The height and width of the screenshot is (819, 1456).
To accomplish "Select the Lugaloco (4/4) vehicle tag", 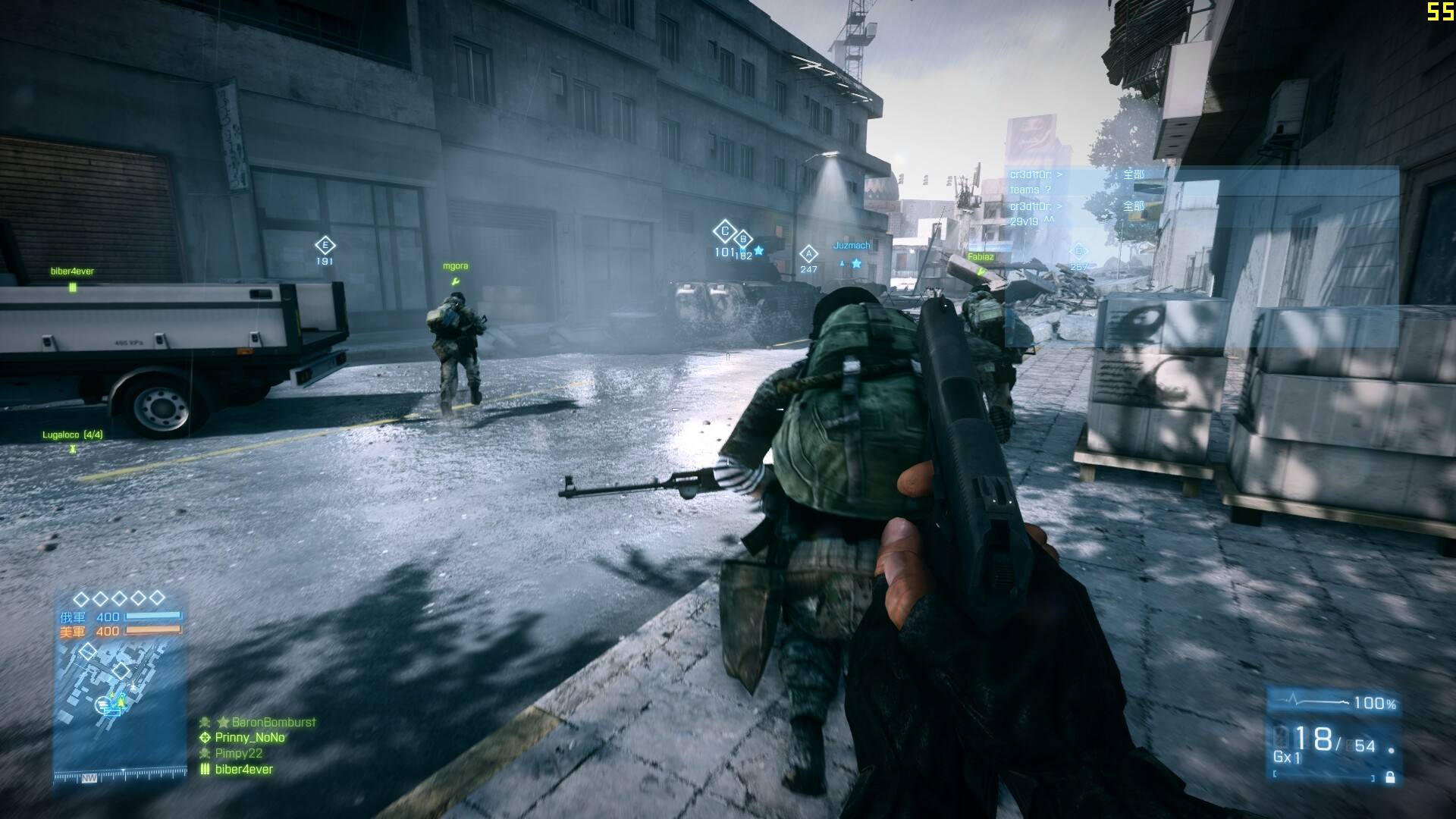I will [73, 435].
